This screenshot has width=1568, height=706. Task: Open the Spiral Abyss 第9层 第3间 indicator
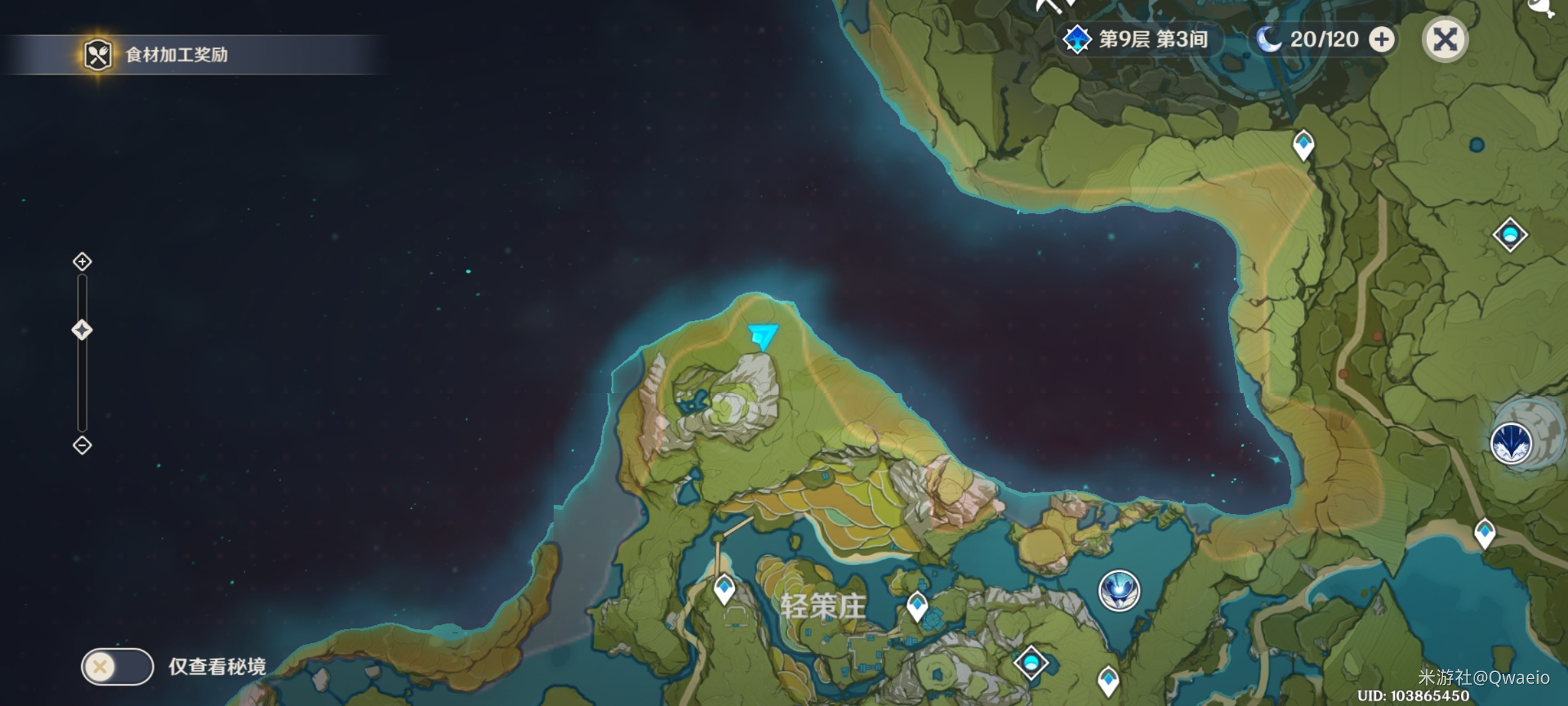click(x=1138, y=39)
